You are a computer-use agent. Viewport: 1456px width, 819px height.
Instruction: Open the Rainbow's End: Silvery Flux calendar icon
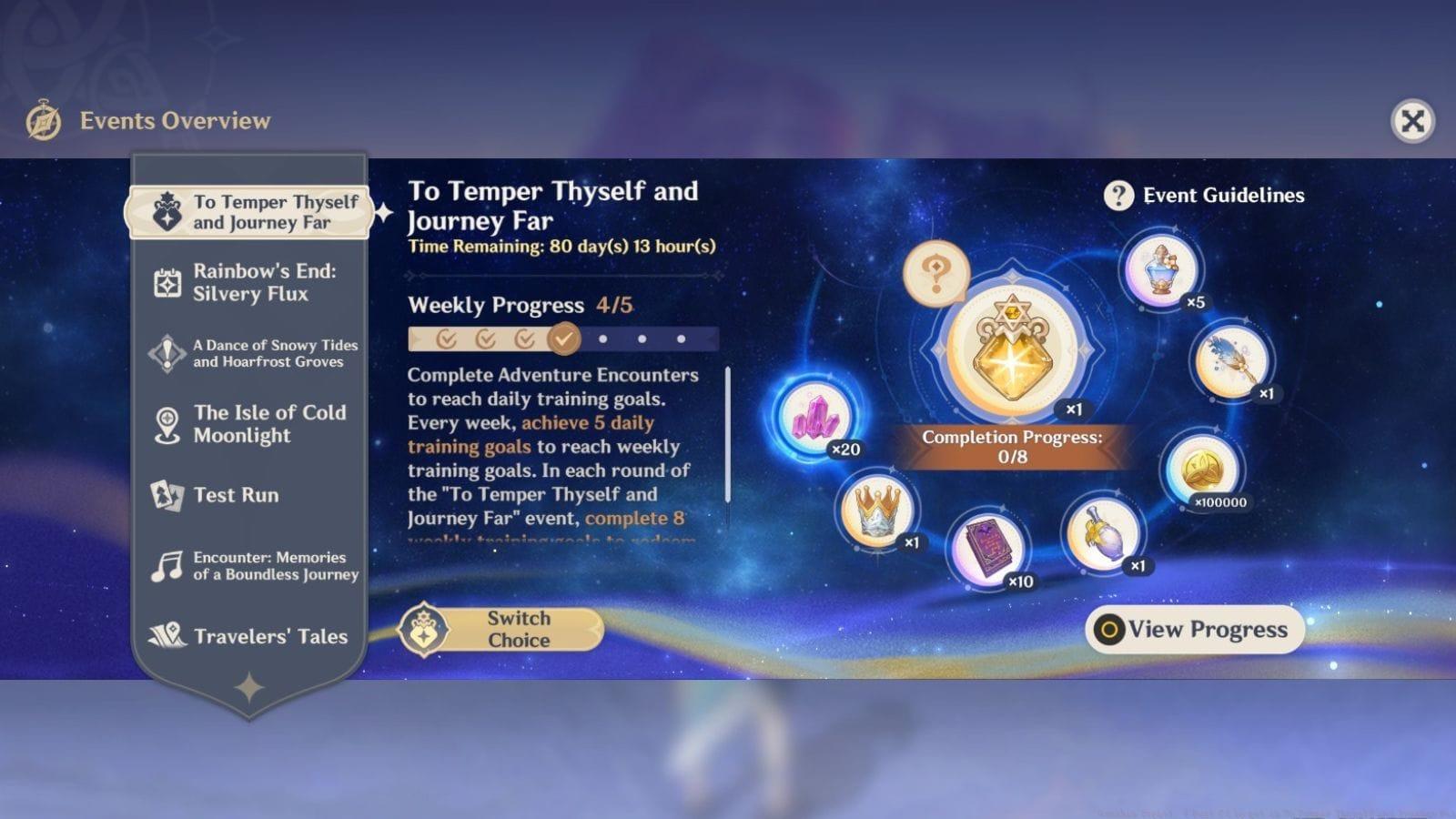(167, 283)
